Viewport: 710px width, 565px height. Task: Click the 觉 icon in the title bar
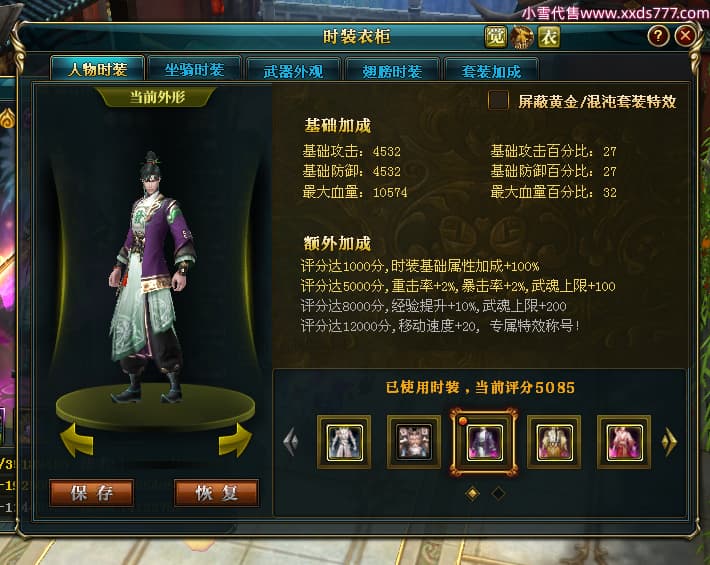496,38
